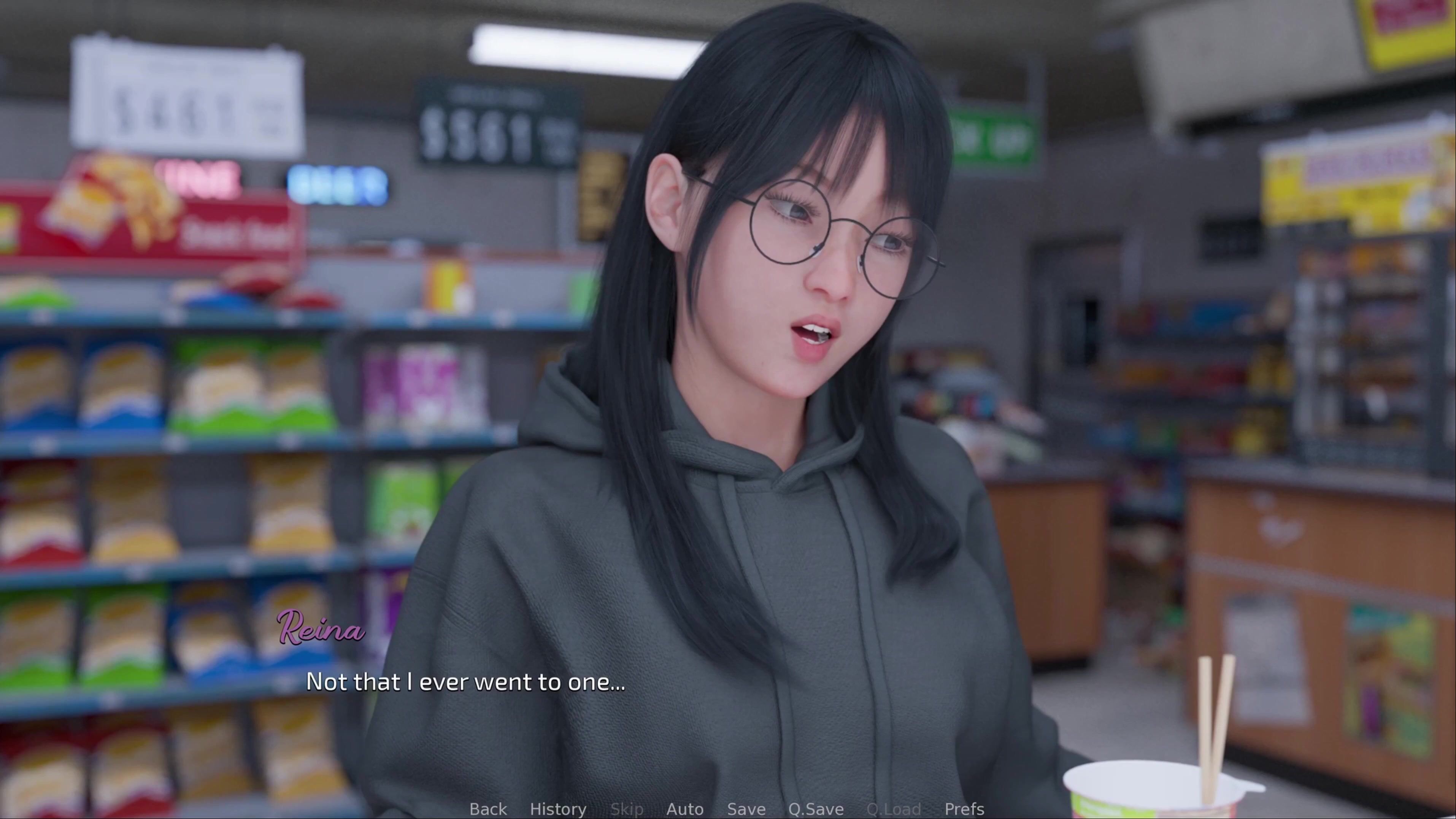Viewport: 1456px width, 819px height.
Task: Quick load using Q.Load
Action: click(893, 809)
